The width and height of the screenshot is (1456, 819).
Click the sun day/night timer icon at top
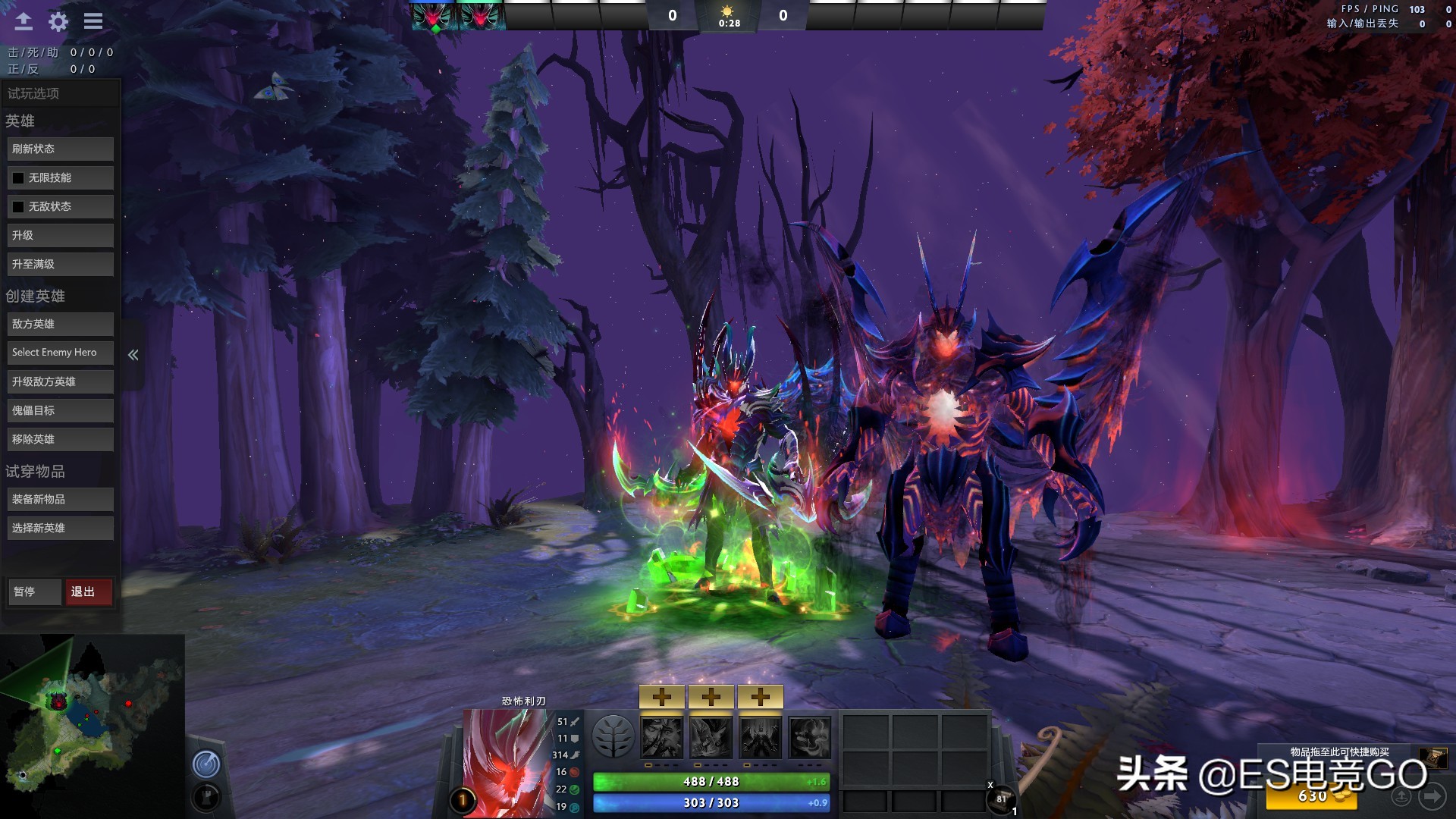726,11
